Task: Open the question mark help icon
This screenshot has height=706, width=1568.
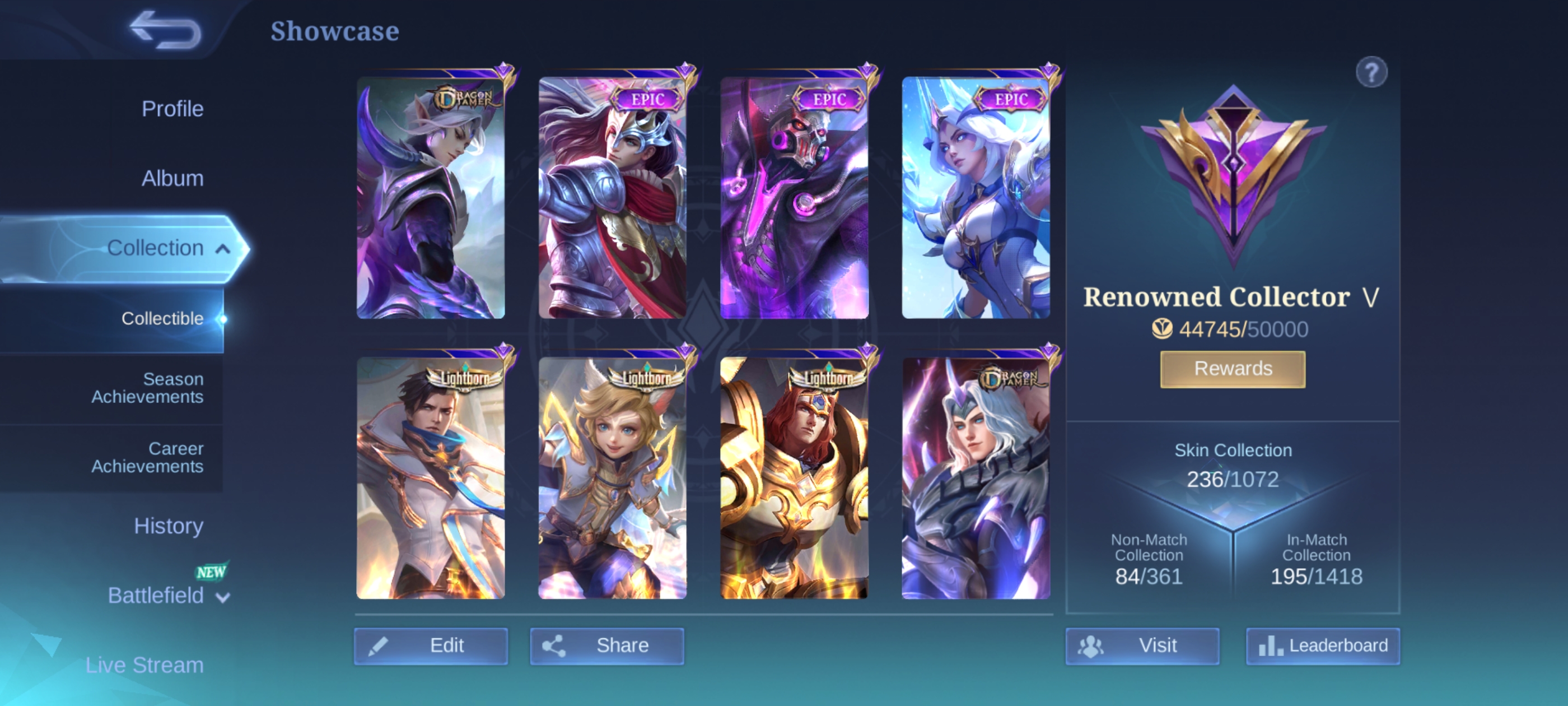Action: (x=1371, y=73)
